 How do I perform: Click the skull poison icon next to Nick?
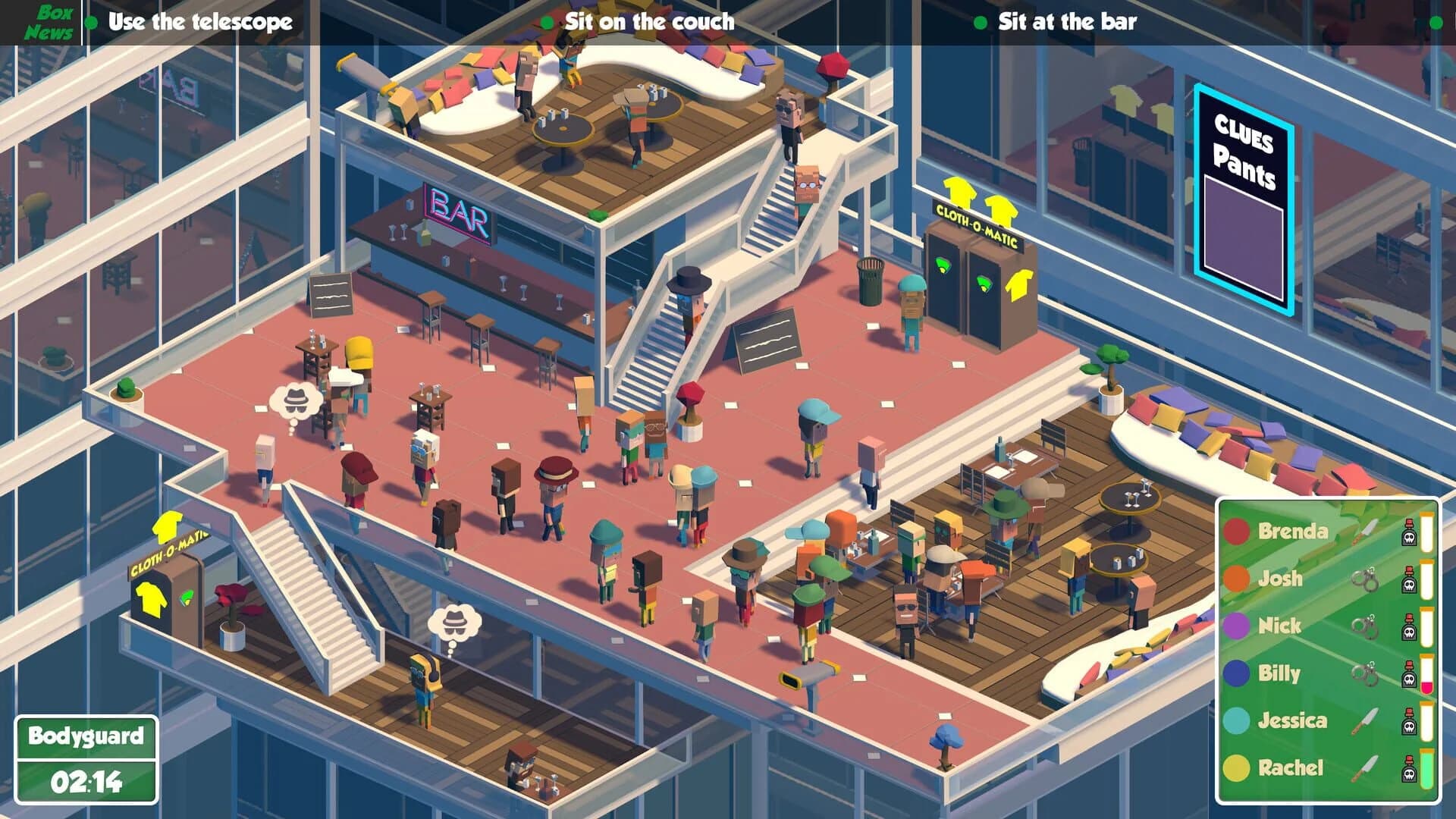pos(1410,630)
